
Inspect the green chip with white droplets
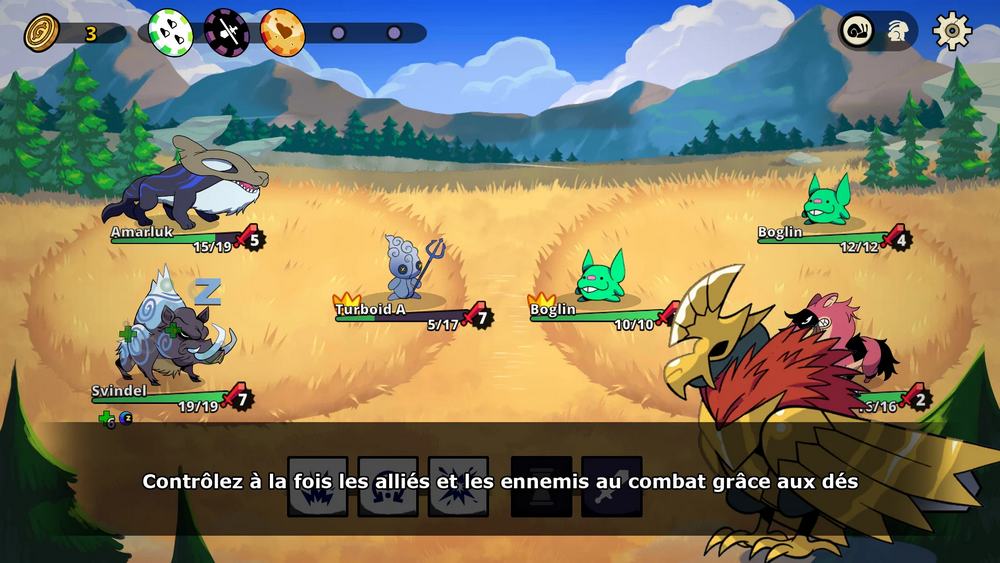pos(170,31)
